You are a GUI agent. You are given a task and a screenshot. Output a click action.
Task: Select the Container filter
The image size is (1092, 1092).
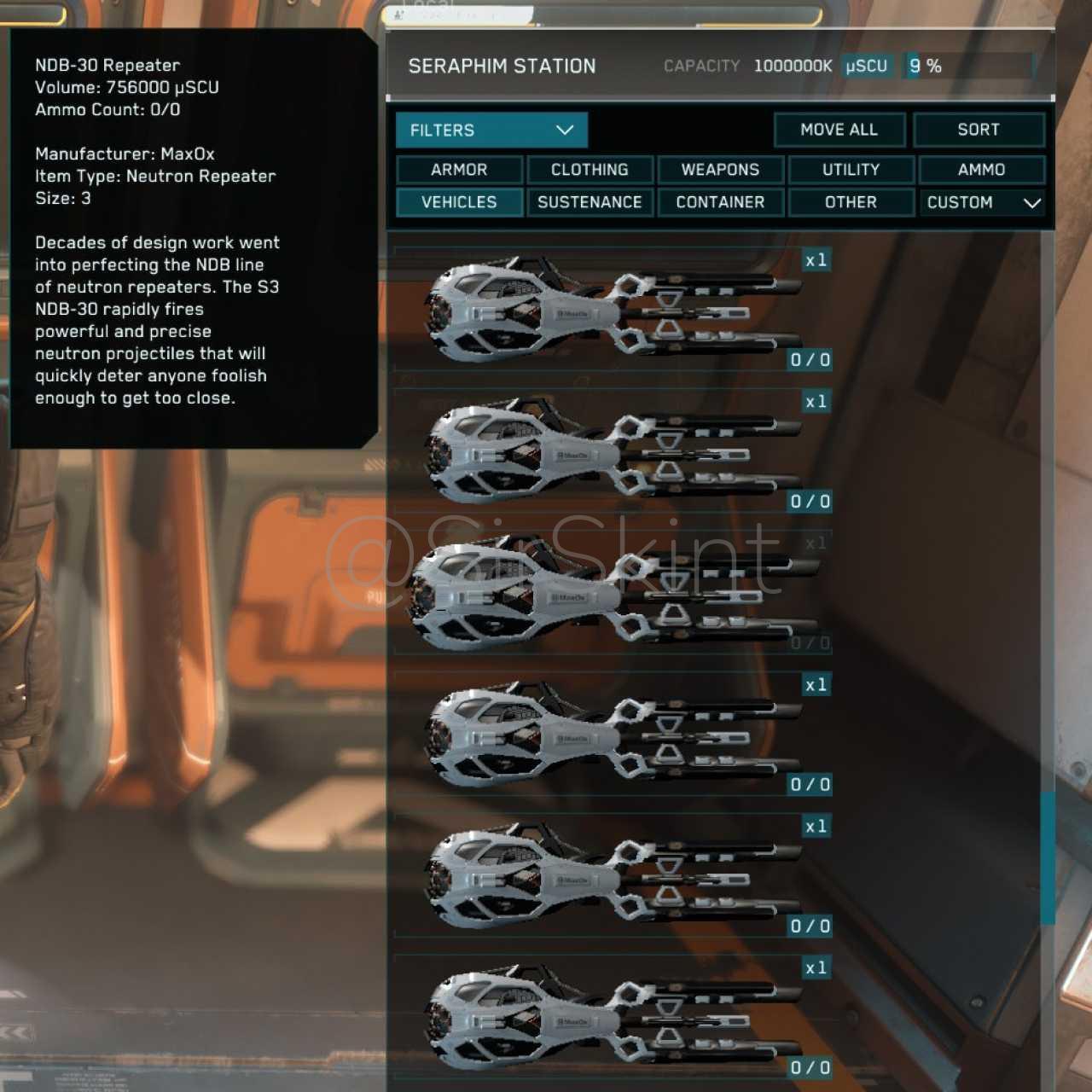click(720, 202)
